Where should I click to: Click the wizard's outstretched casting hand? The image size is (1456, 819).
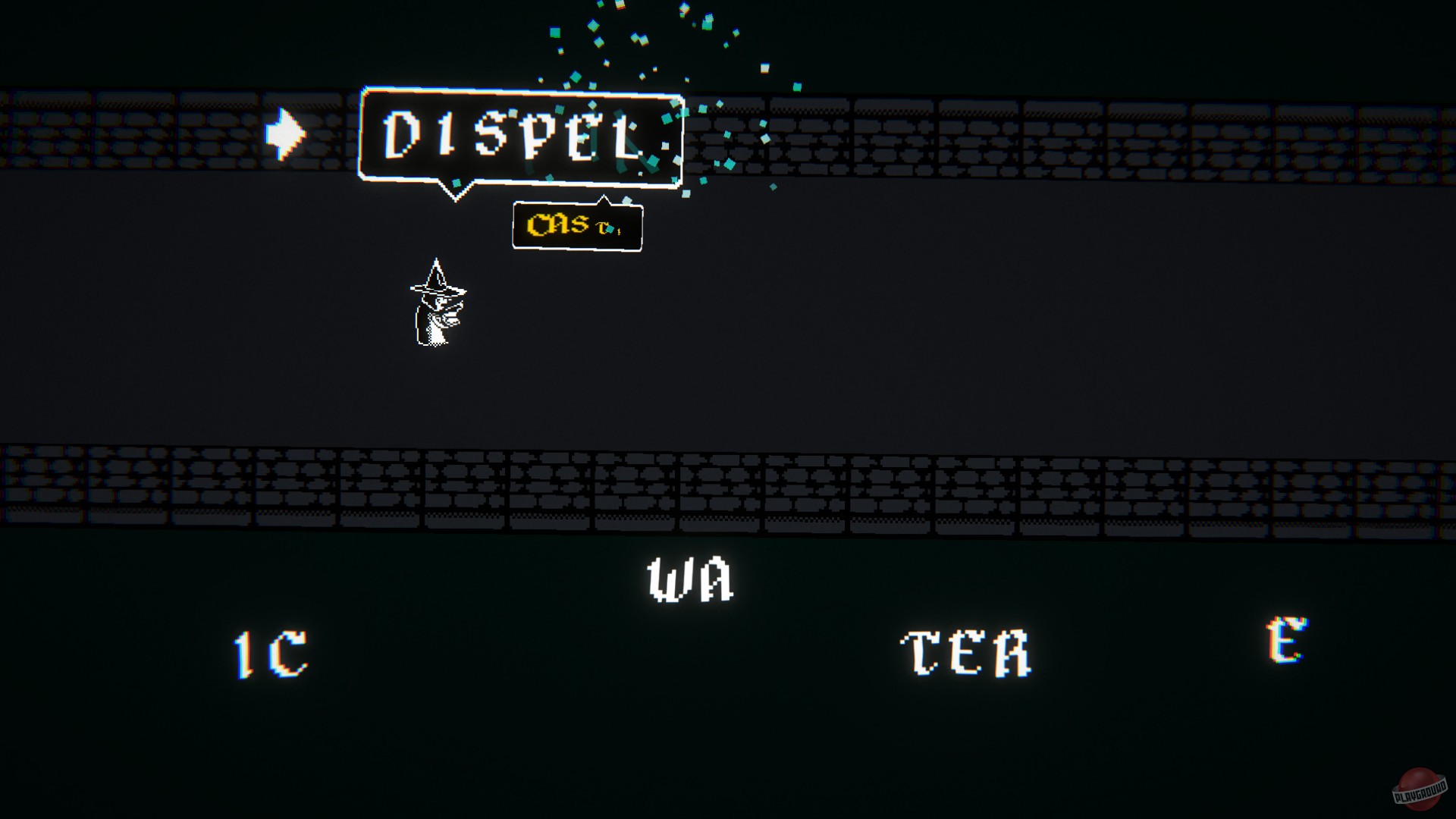459,307
